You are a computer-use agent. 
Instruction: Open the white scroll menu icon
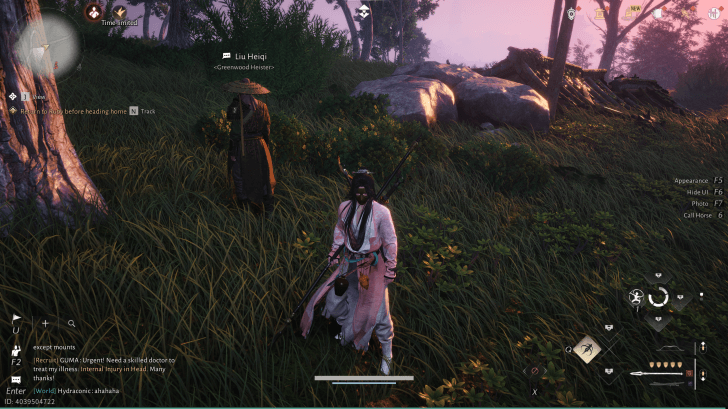point(659,14)
